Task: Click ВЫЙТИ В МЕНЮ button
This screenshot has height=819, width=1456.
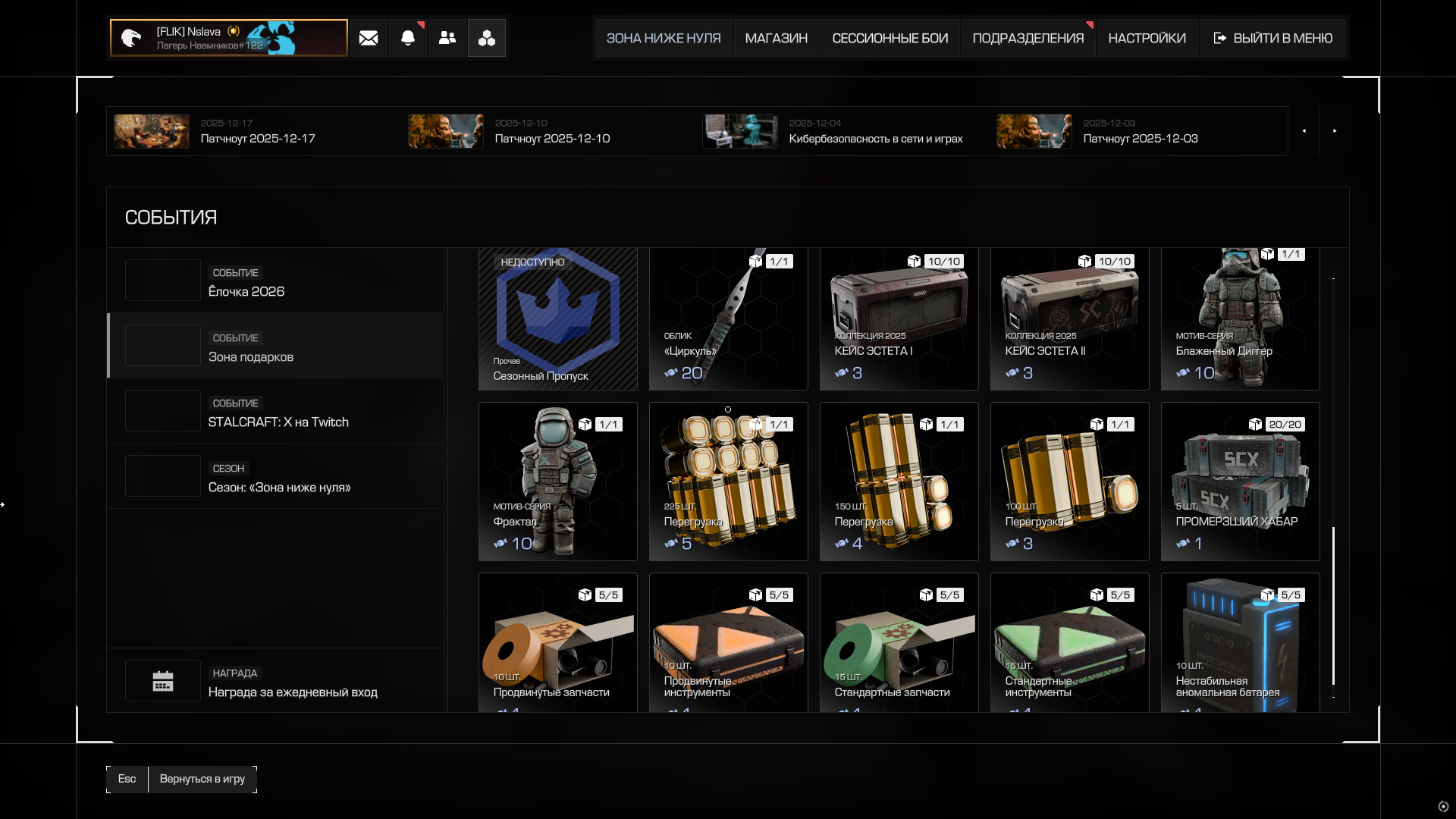Action: point(1272,38)
